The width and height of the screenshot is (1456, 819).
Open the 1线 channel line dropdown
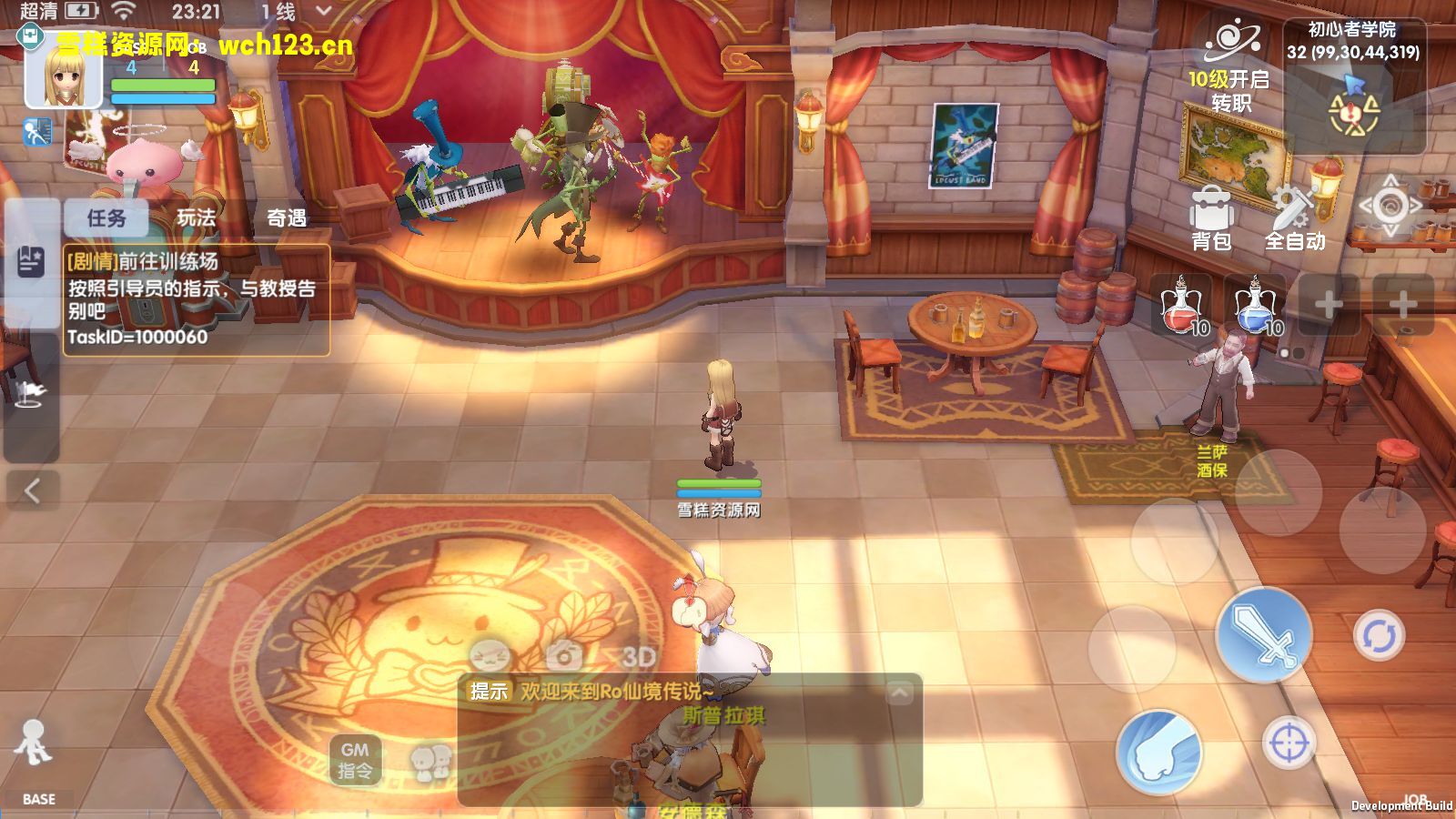pos(296,12)
